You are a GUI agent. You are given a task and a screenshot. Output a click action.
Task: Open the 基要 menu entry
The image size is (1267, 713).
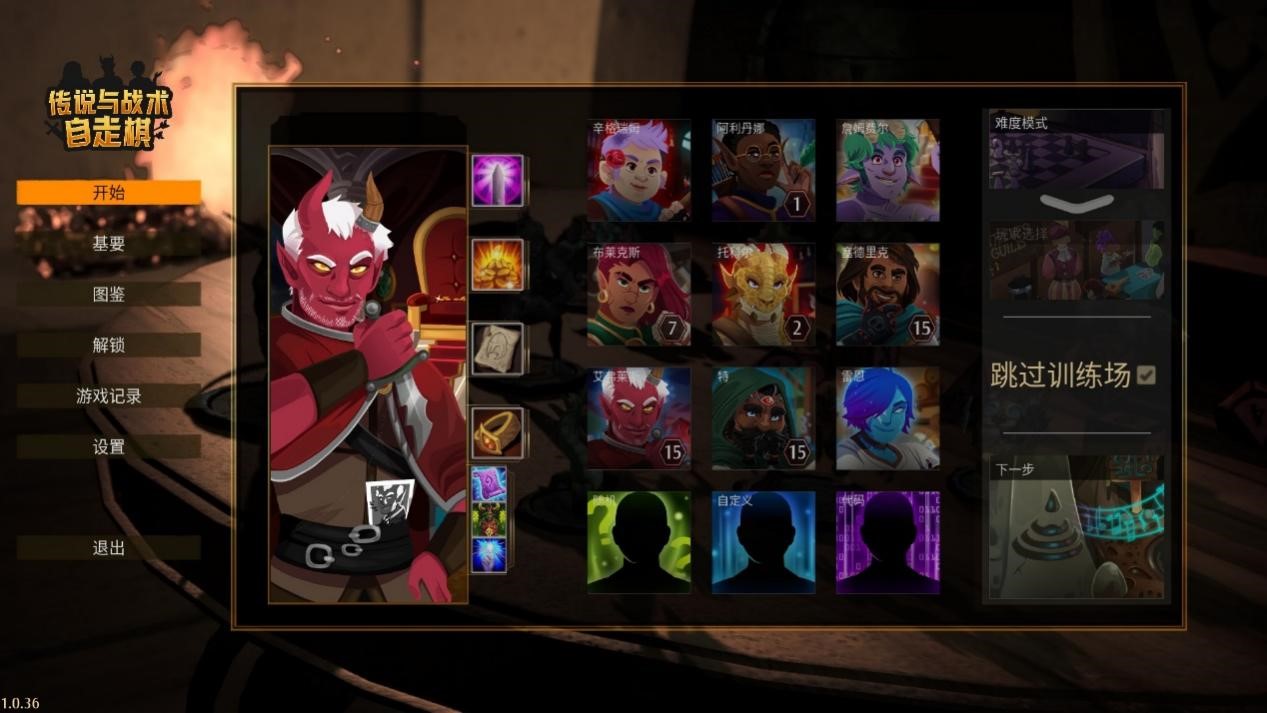click(108, 244)
